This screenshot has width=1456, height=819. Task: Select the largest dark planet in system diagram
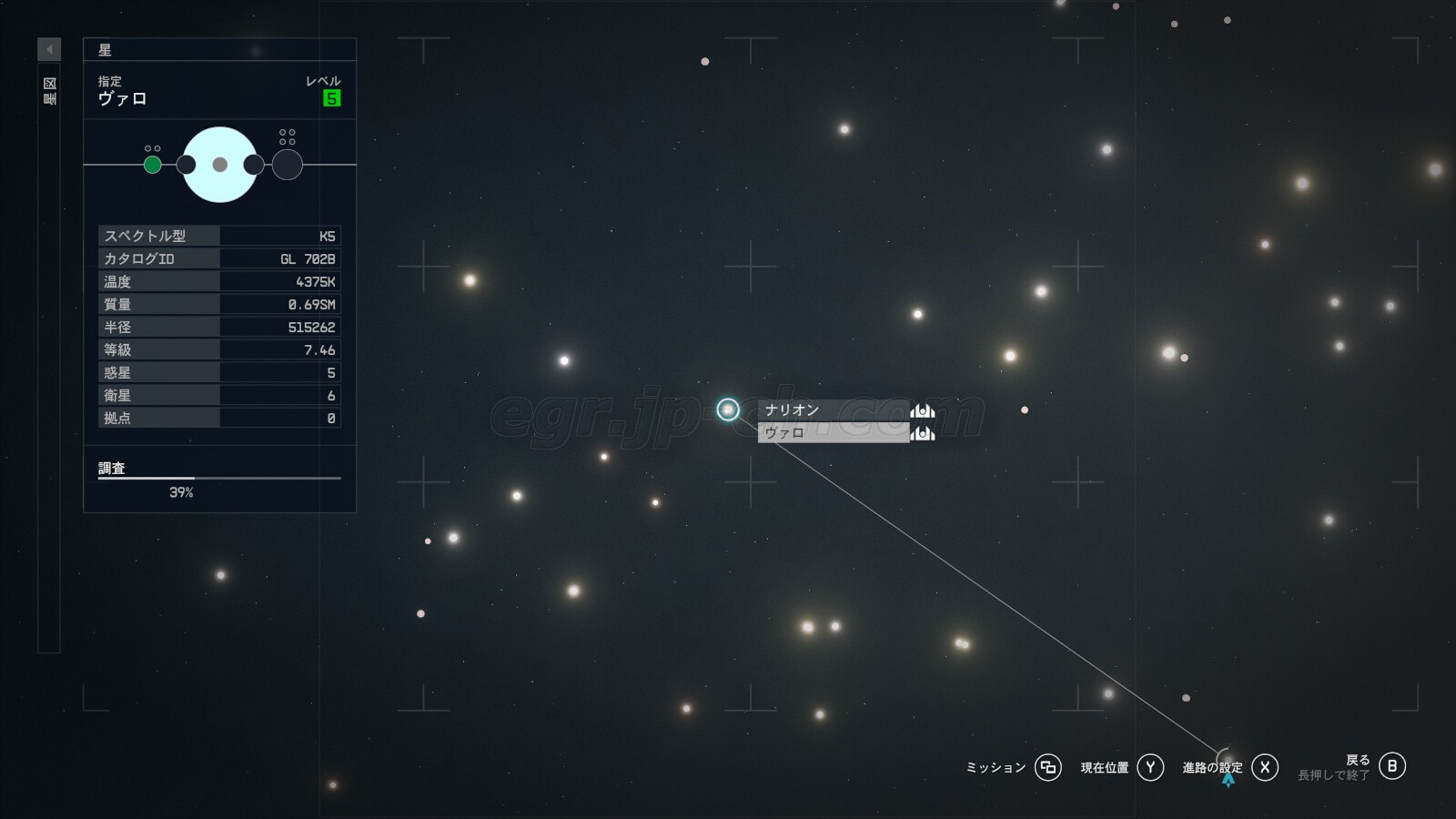click(x=288, y=165)
